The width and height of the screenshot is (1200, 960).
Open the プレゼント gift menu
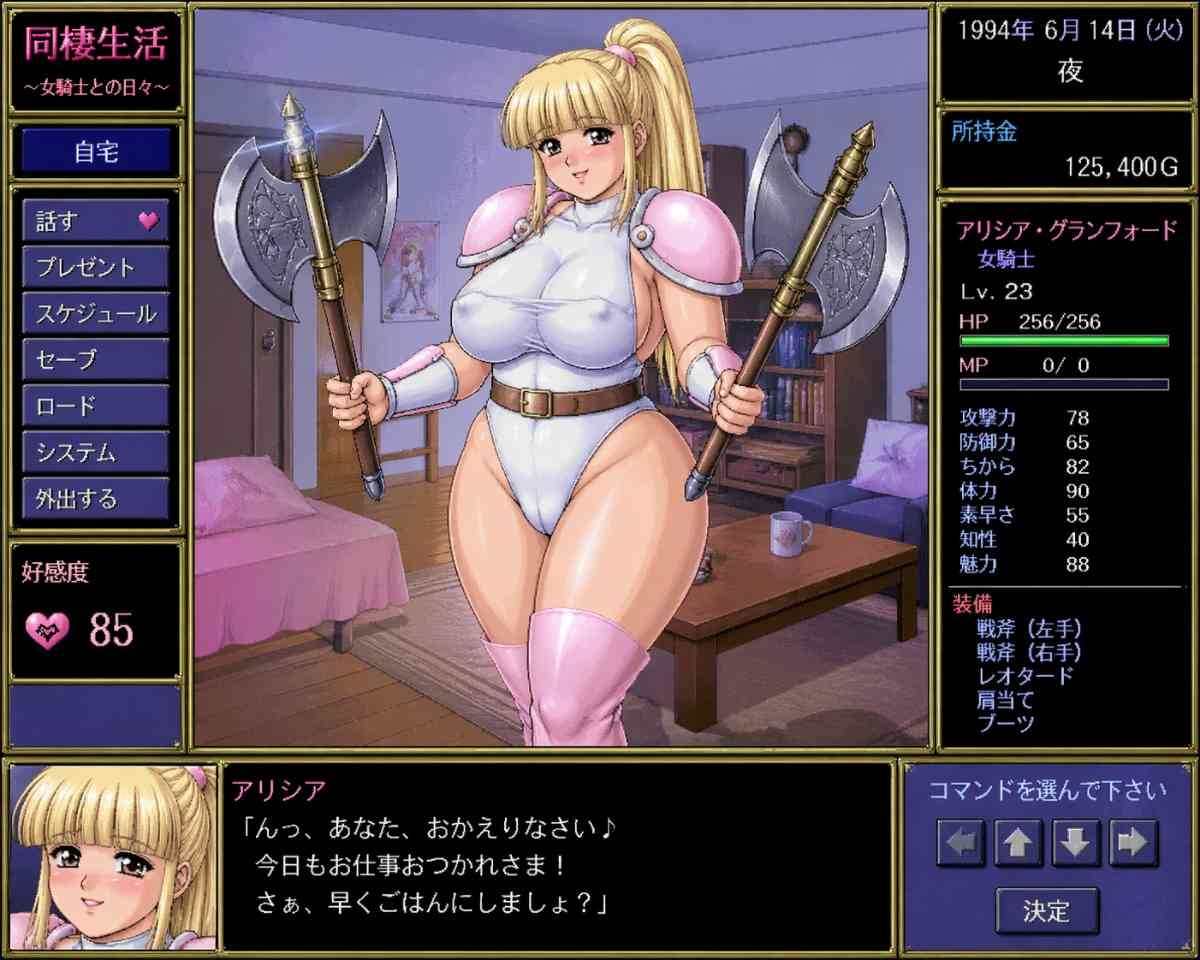click(x=95, y=267)
